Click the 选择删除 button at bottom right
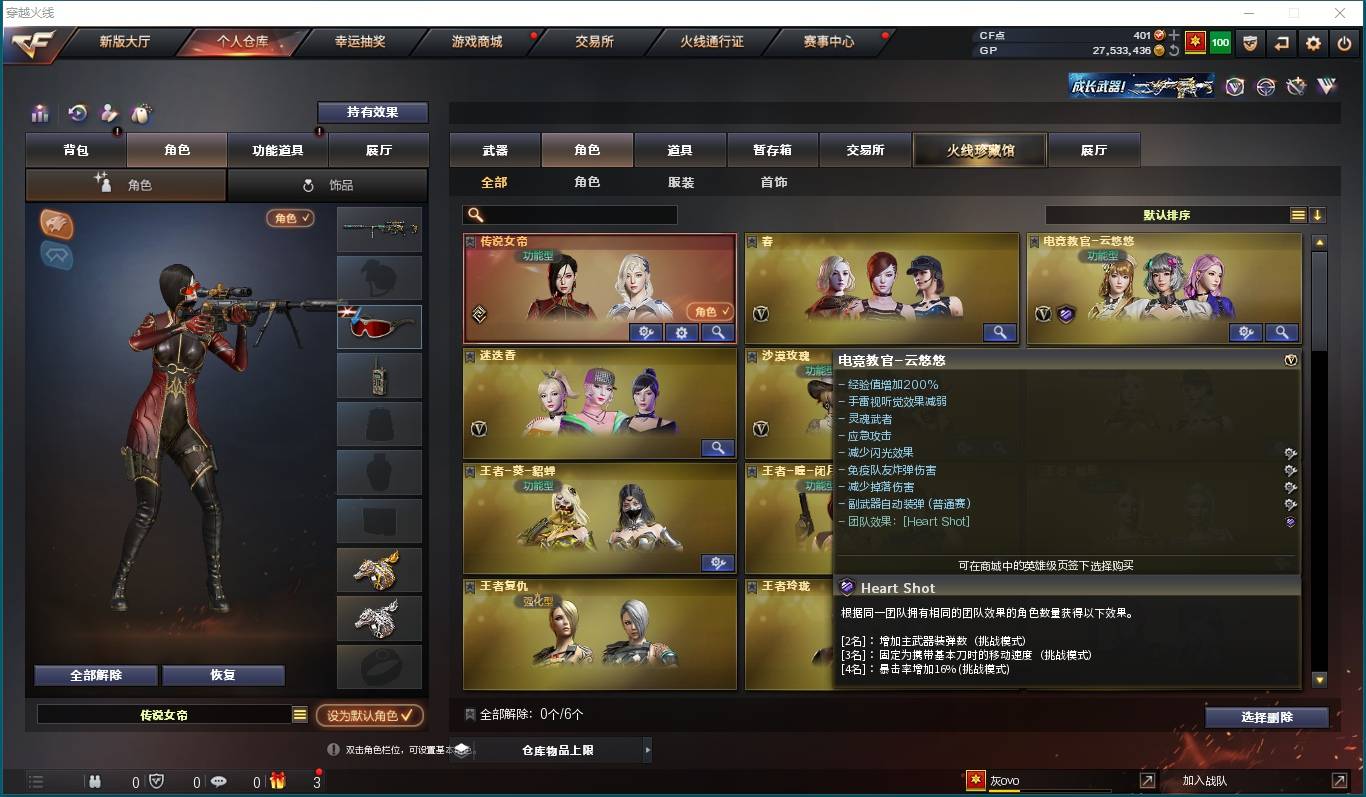1366x797 pixels. [x=1268, y=717]
